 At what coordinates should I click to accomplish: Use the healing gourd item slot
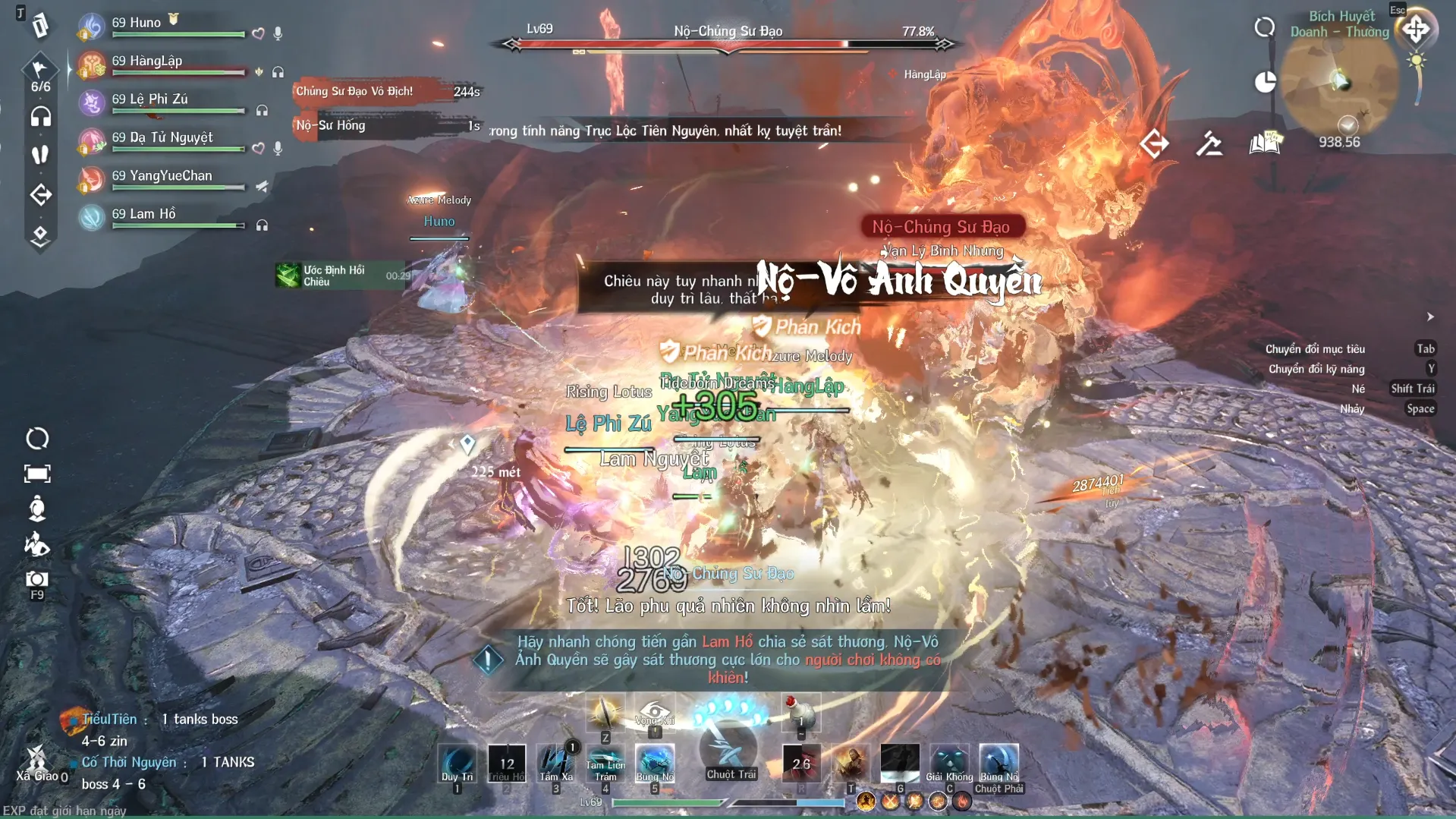point(801,713)
